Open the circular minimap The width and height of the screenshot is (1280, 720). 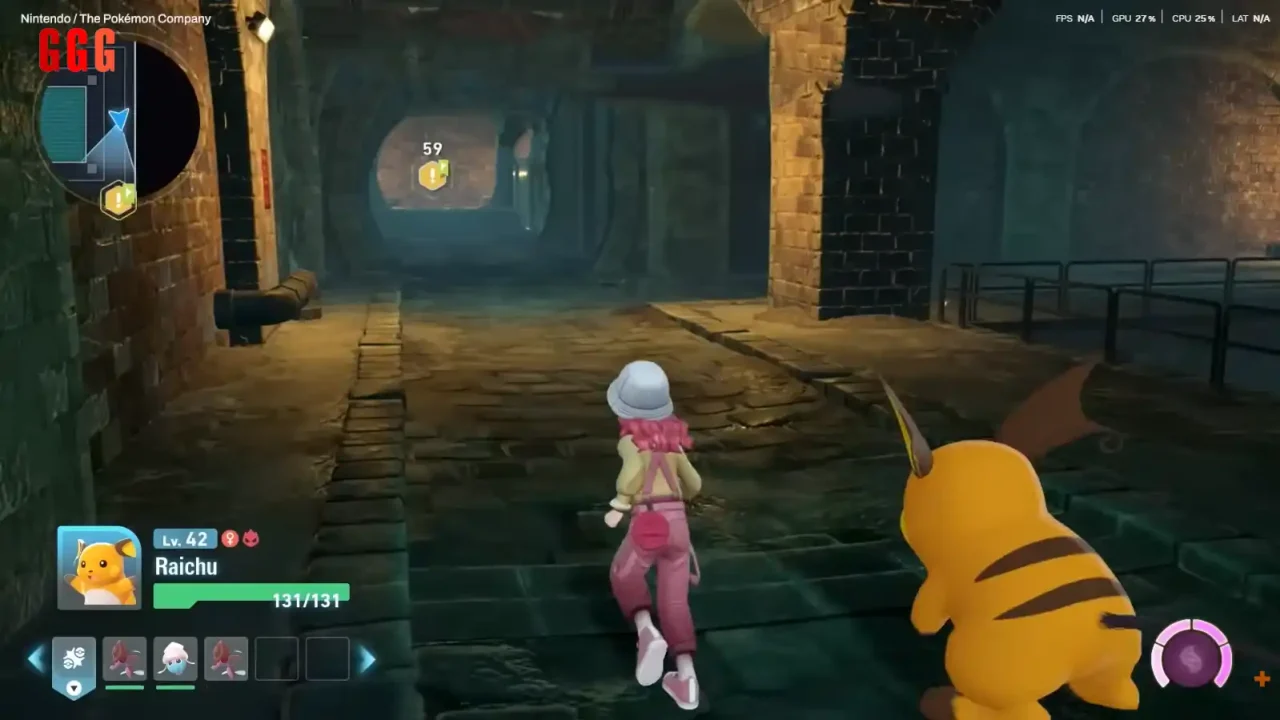pyautogui.click(x=118, y=118)
